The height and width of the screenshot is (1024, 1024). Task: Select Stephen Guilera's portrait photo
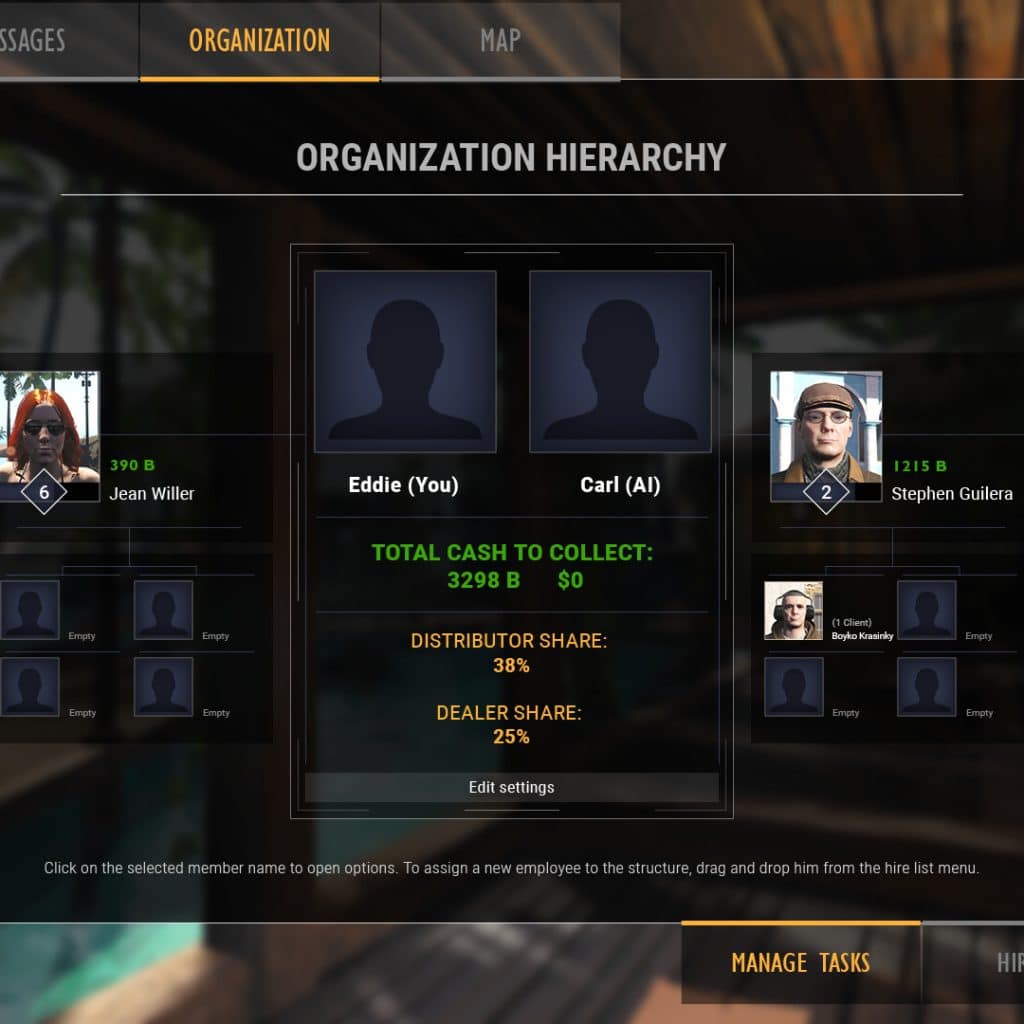point(826,427)
